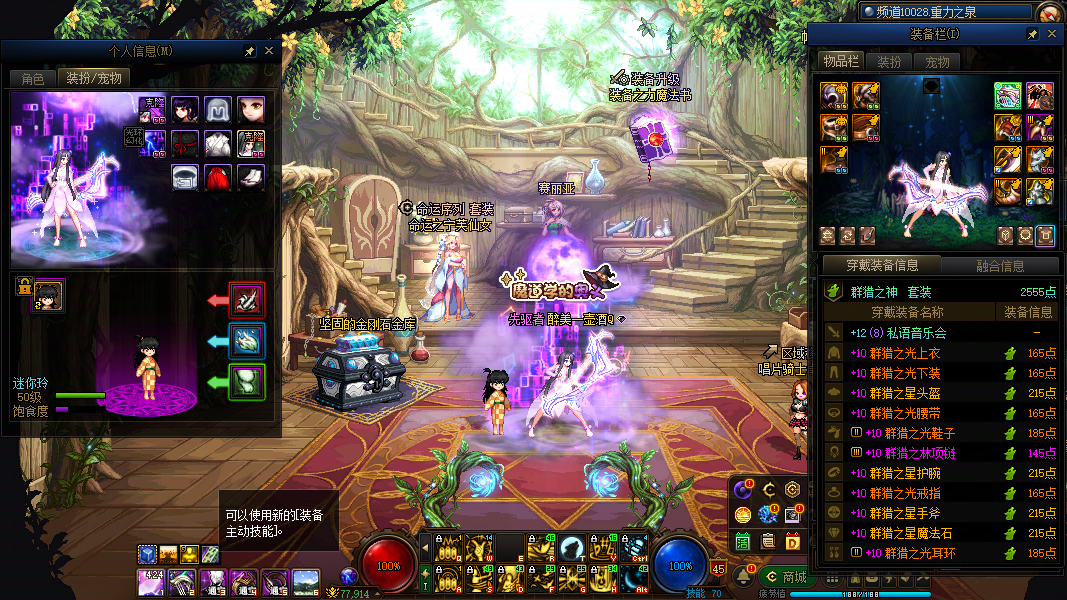
Task: Close the 装备栏 equipment window
Action: click(1051, 34)
